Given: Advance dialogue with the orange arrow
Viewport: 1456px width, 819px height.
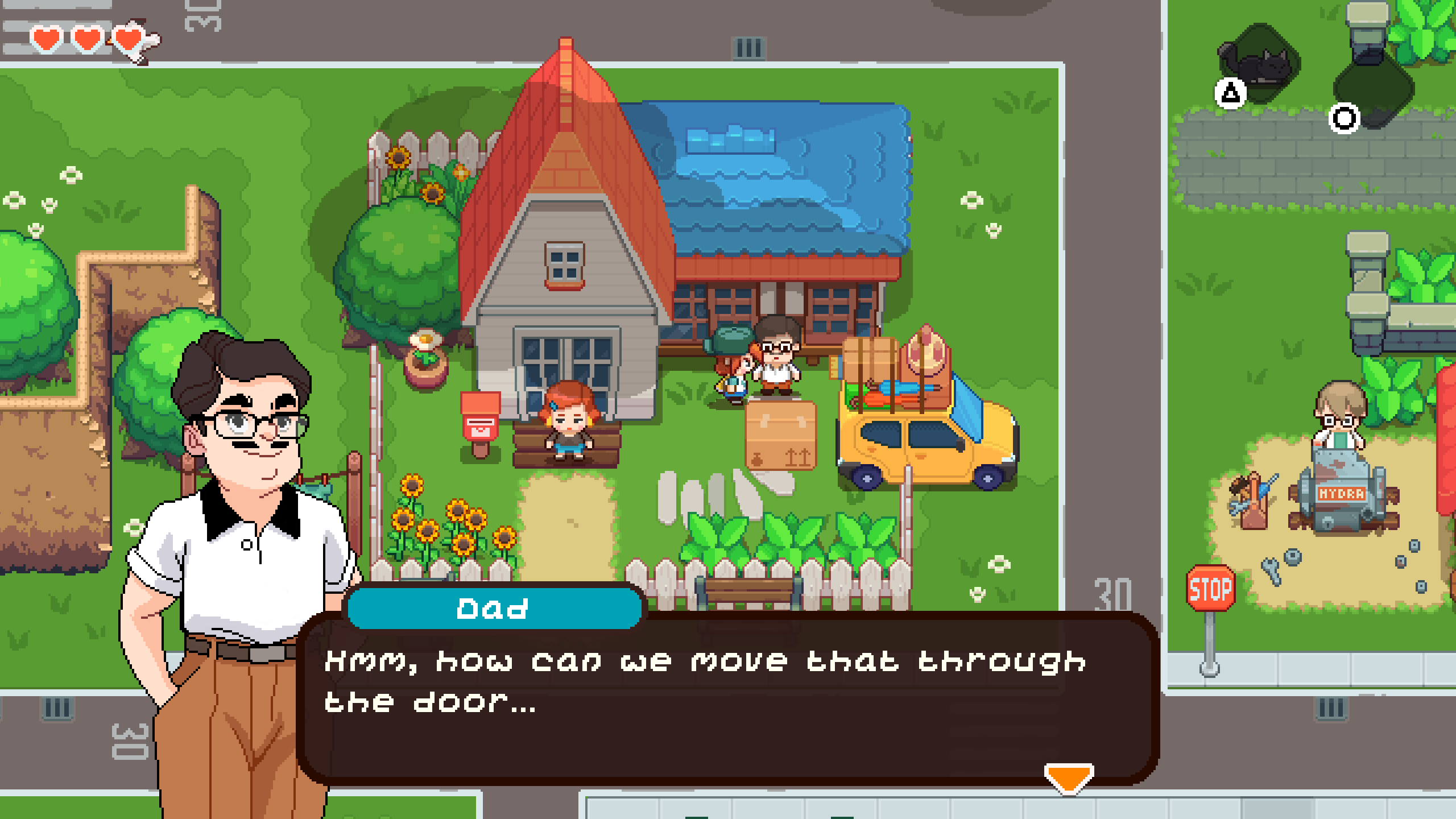Looking at the screenshot, I should coord(1068,777).
